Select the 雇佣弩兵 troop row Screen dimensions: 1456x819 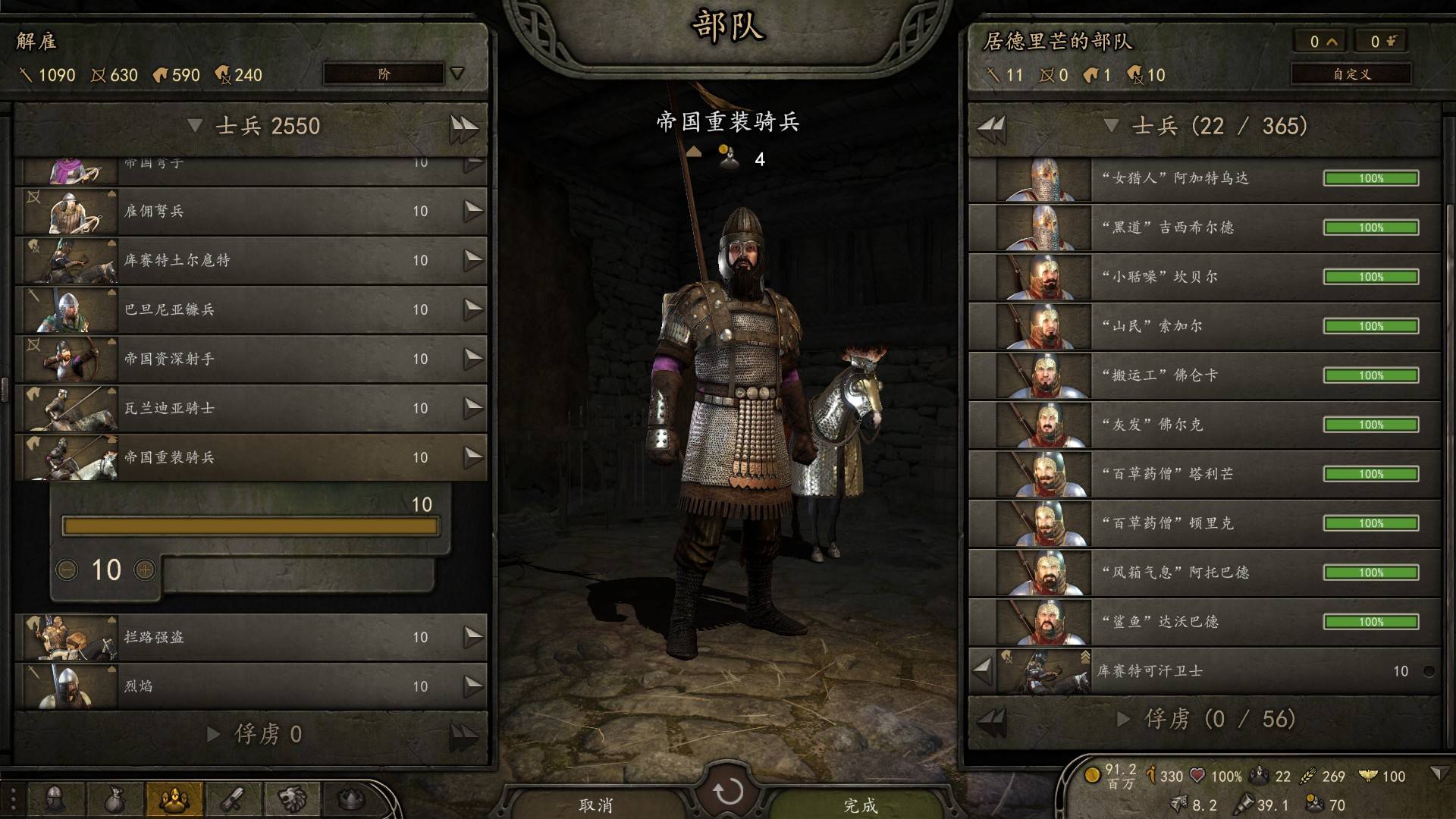coord(250,211)
